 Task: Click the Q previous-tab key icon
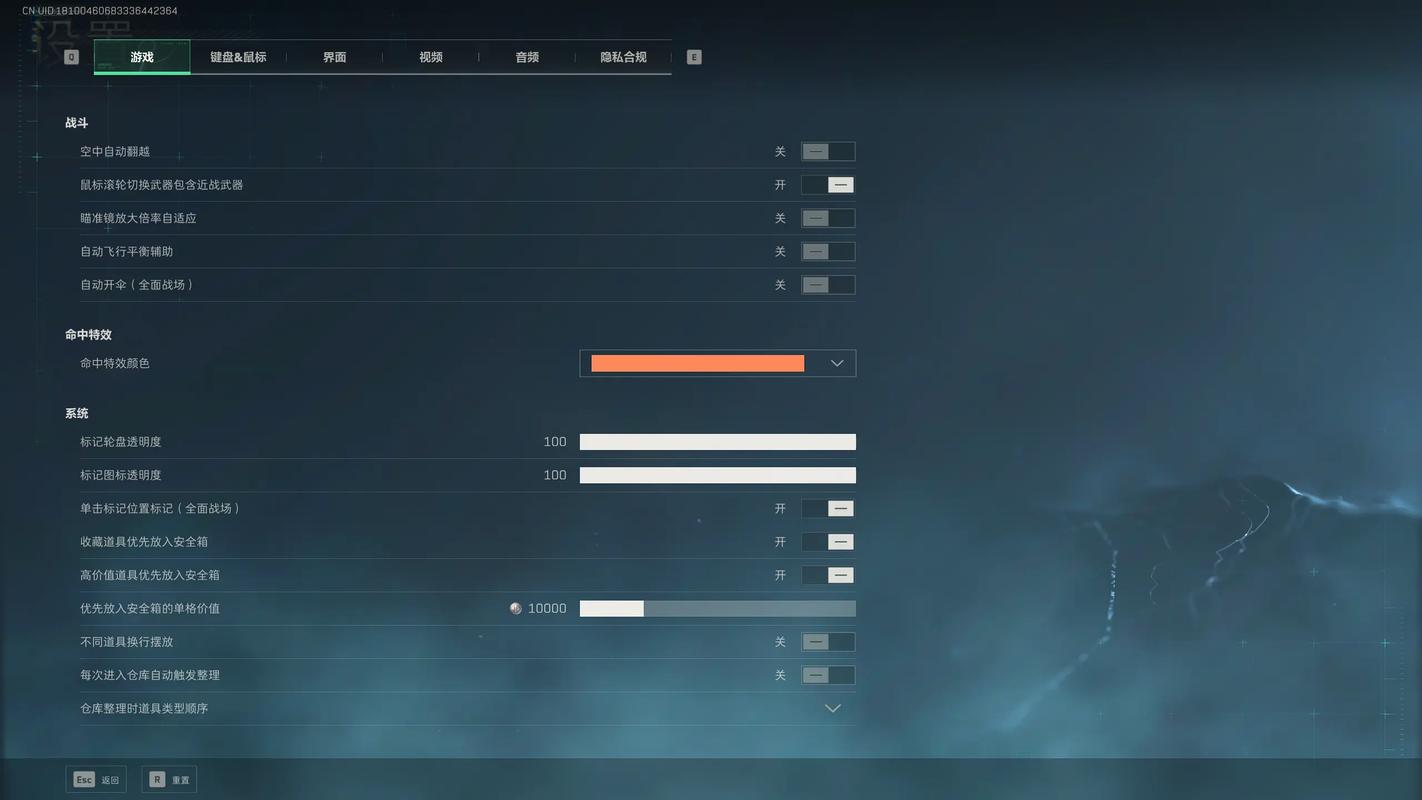tap(70, 57)
